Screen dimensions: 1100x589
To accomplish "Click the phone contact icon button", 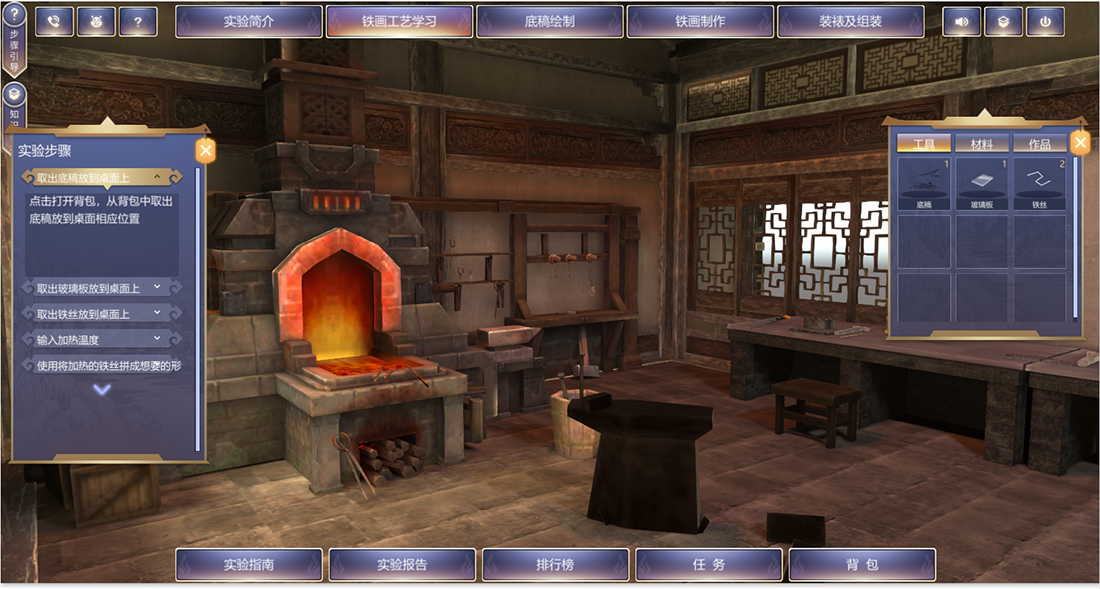I will pos(54,21).
